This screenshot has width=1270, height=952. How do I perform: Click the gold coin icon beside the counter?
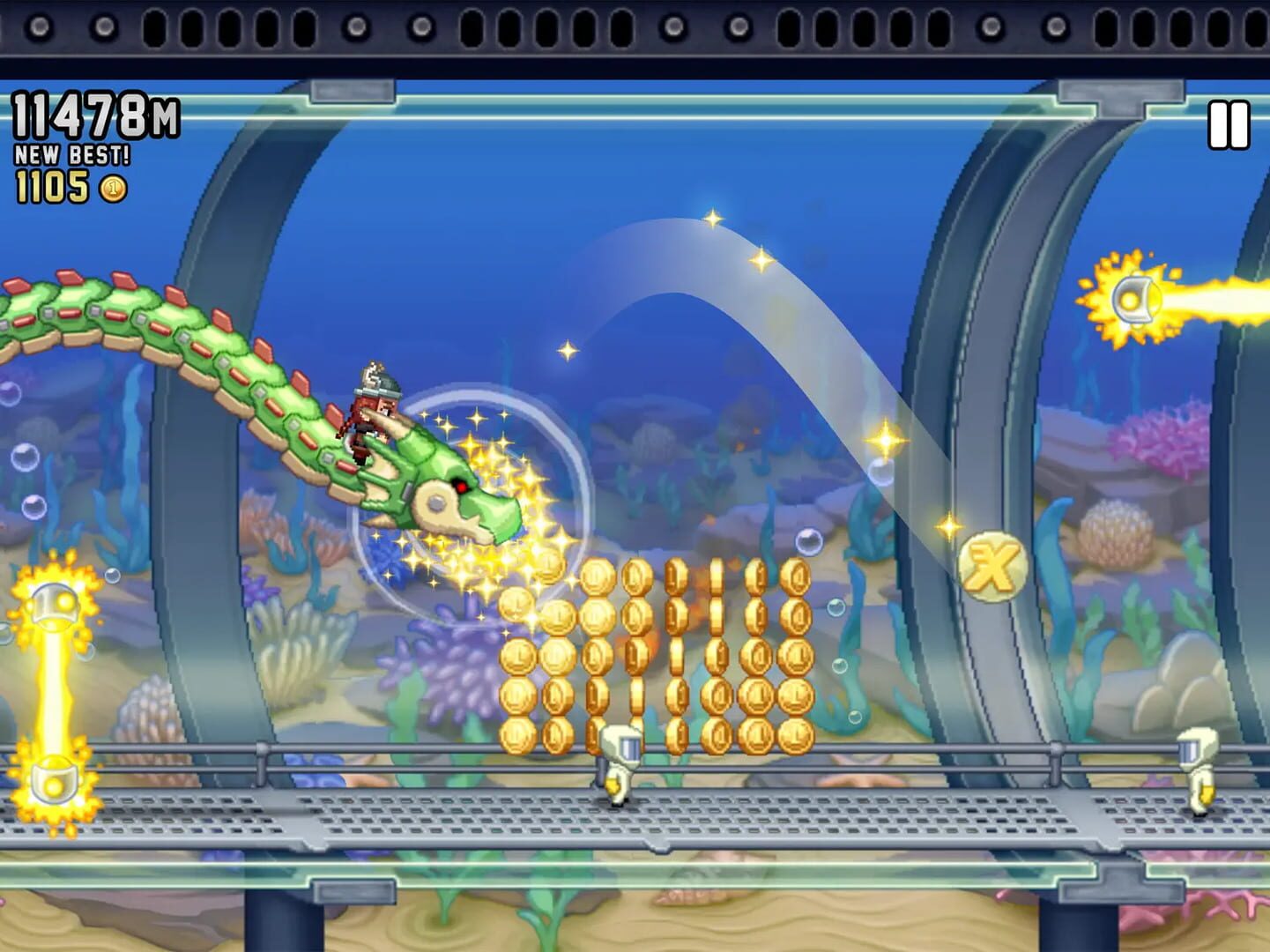pos(114,190)
